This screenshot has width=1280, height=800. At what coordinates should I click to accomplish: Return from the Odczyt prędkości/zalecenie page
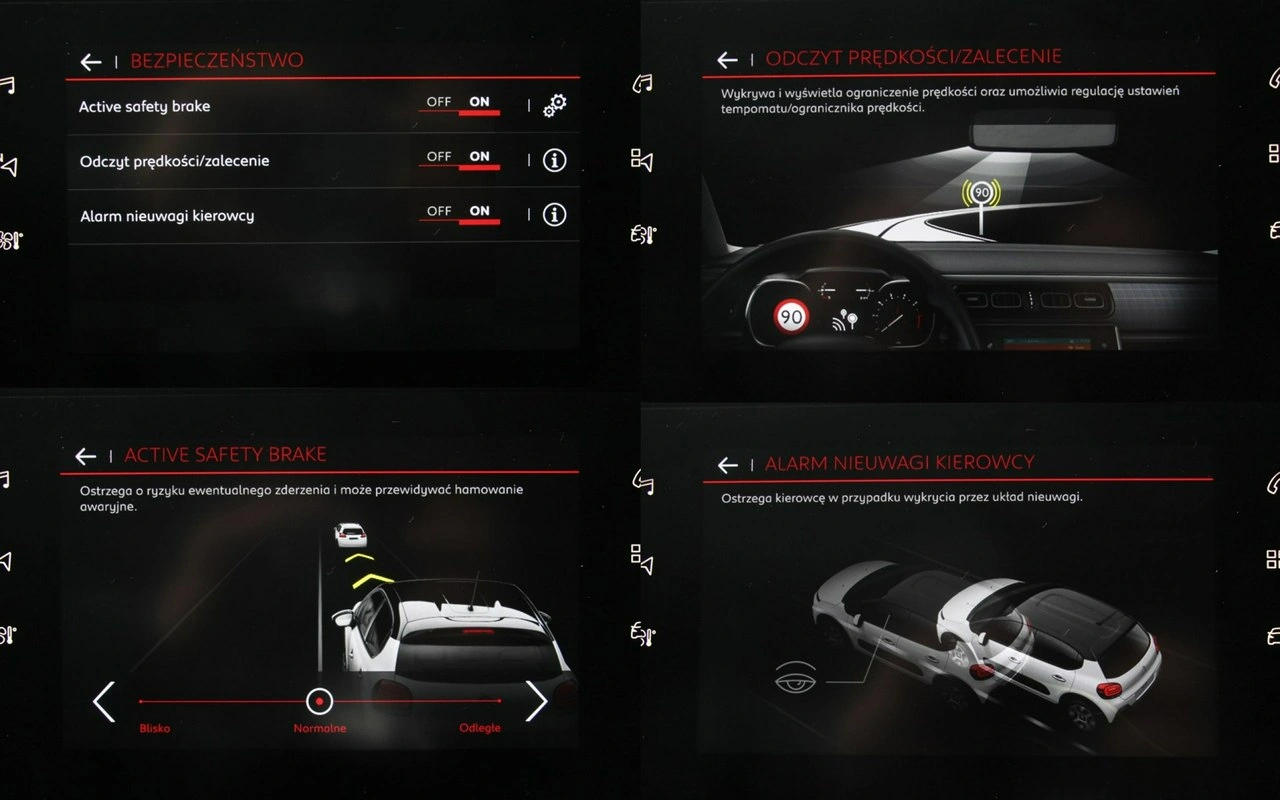coord(727,60)
